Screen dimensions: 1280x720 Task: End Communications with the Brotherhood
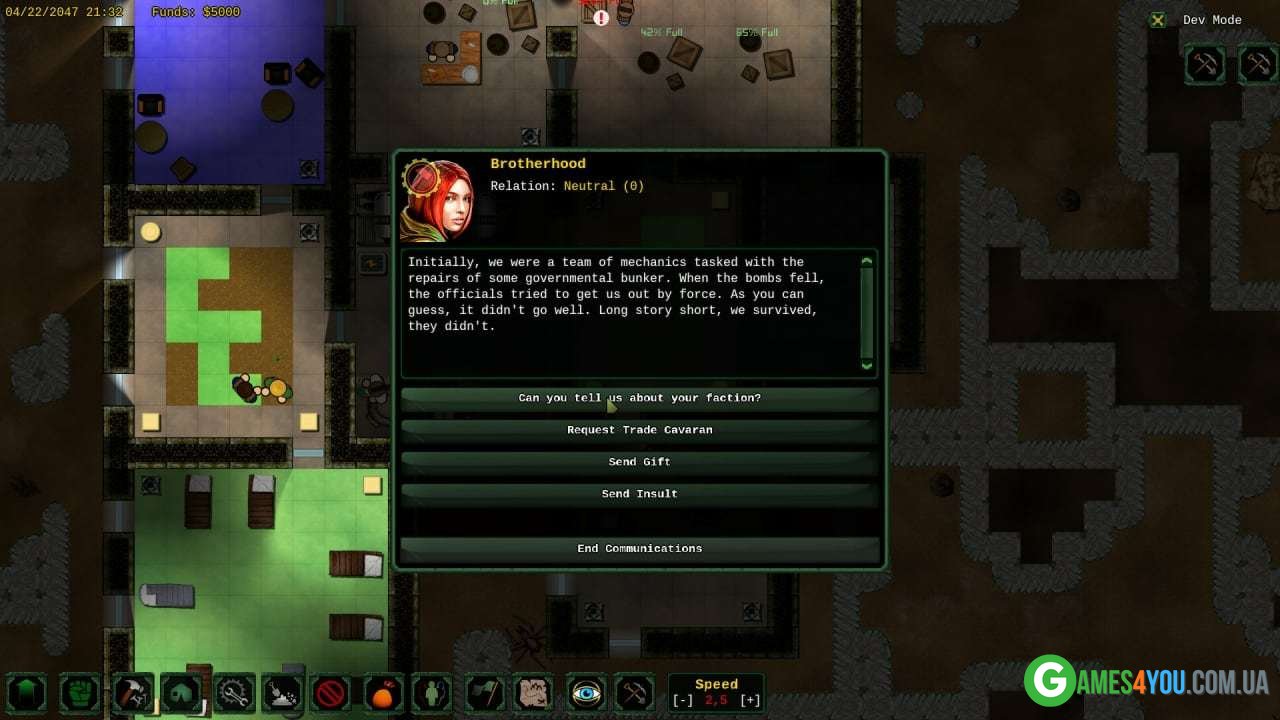click(x=639, y=548)
